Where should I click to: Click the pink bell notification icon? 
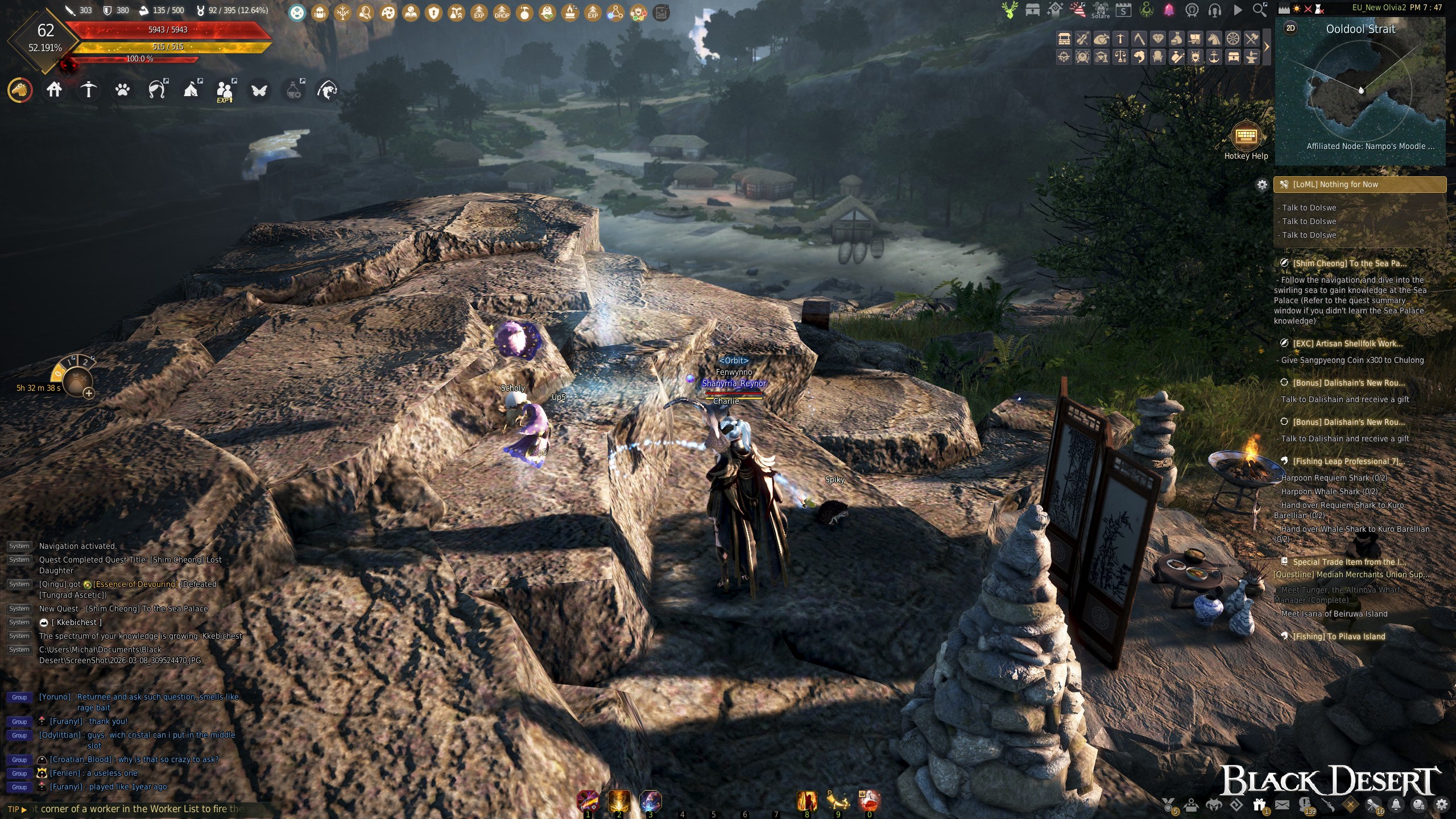1169,10
